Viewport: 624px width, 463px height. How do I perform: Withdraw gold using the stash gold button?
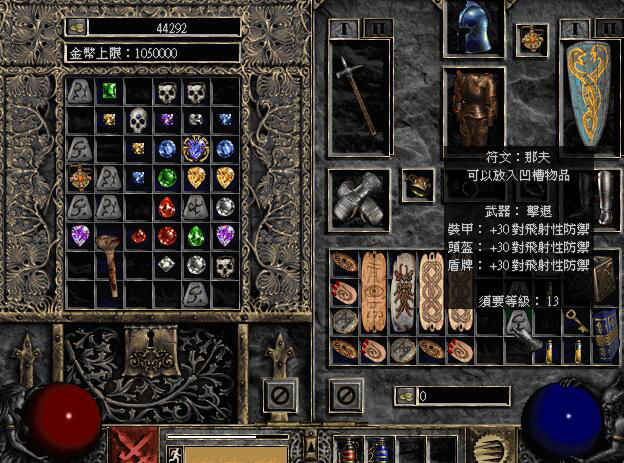pos(78,27)
